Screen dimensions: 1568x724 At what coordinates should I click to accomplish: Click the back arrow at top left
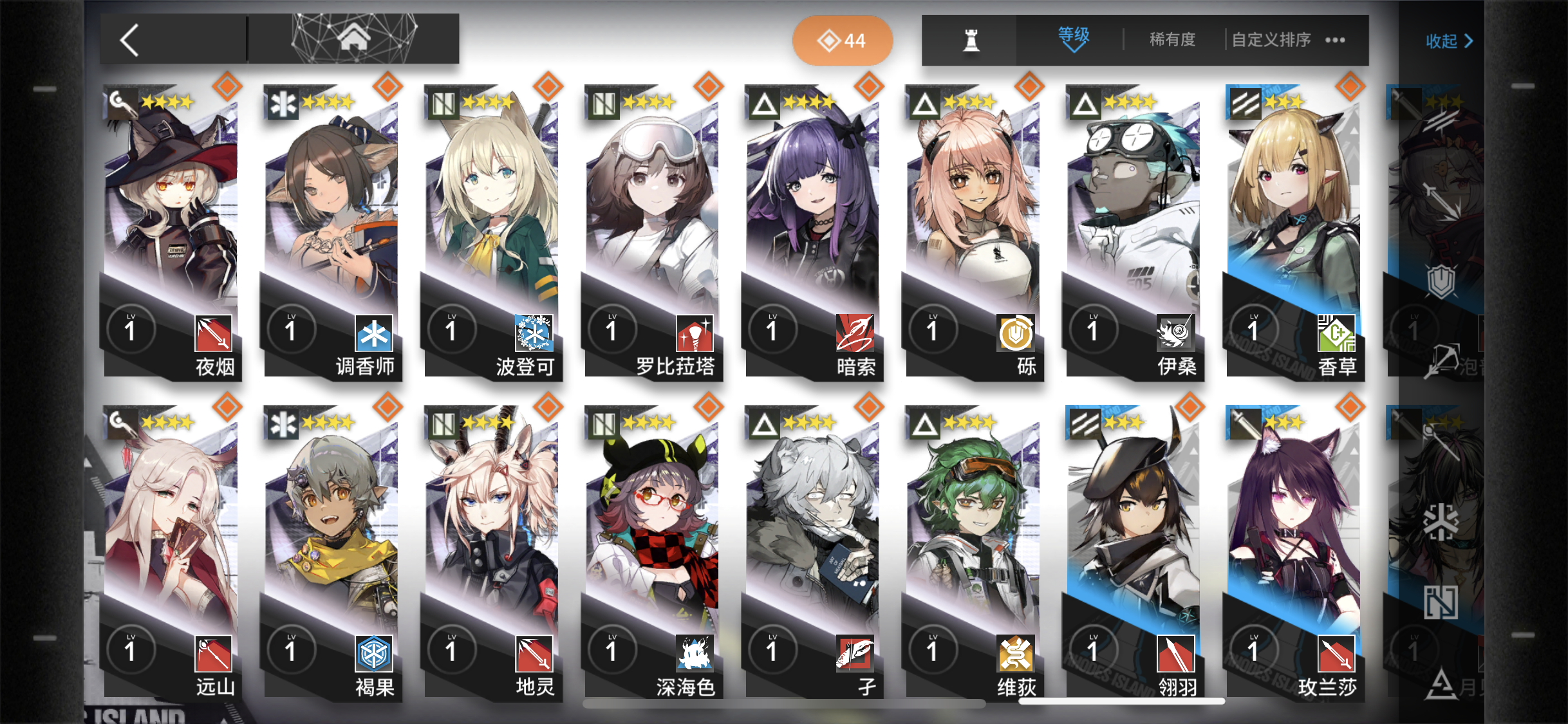click(129, 39)
